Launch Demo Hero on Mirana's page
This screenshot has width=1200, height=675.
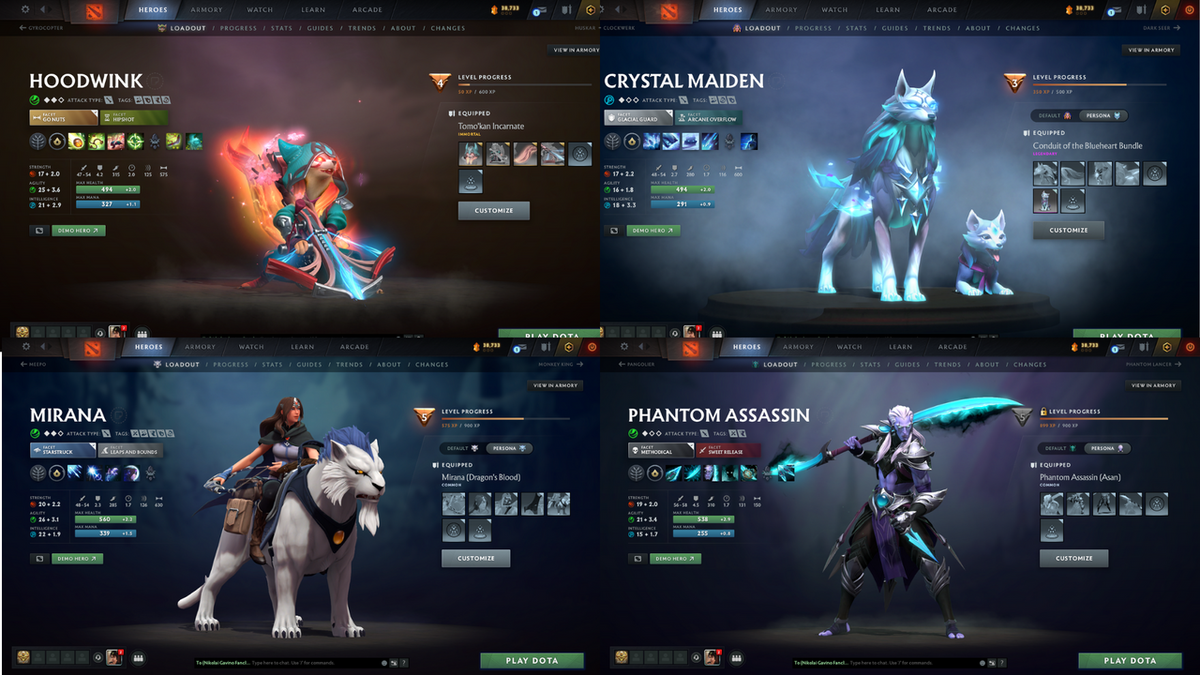point(79,559)
